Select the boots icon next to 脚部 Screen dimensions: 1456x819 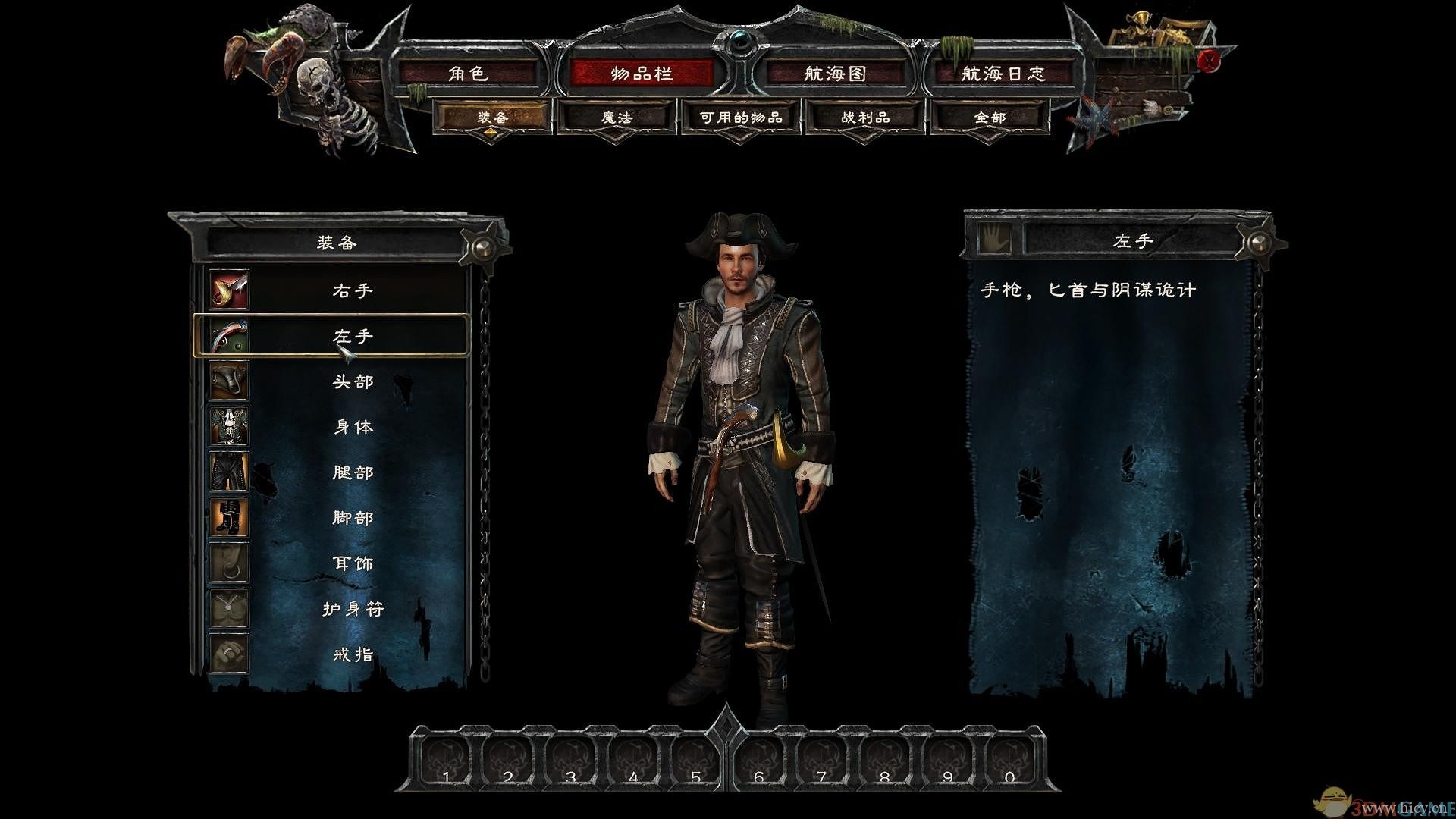point(229,517)
